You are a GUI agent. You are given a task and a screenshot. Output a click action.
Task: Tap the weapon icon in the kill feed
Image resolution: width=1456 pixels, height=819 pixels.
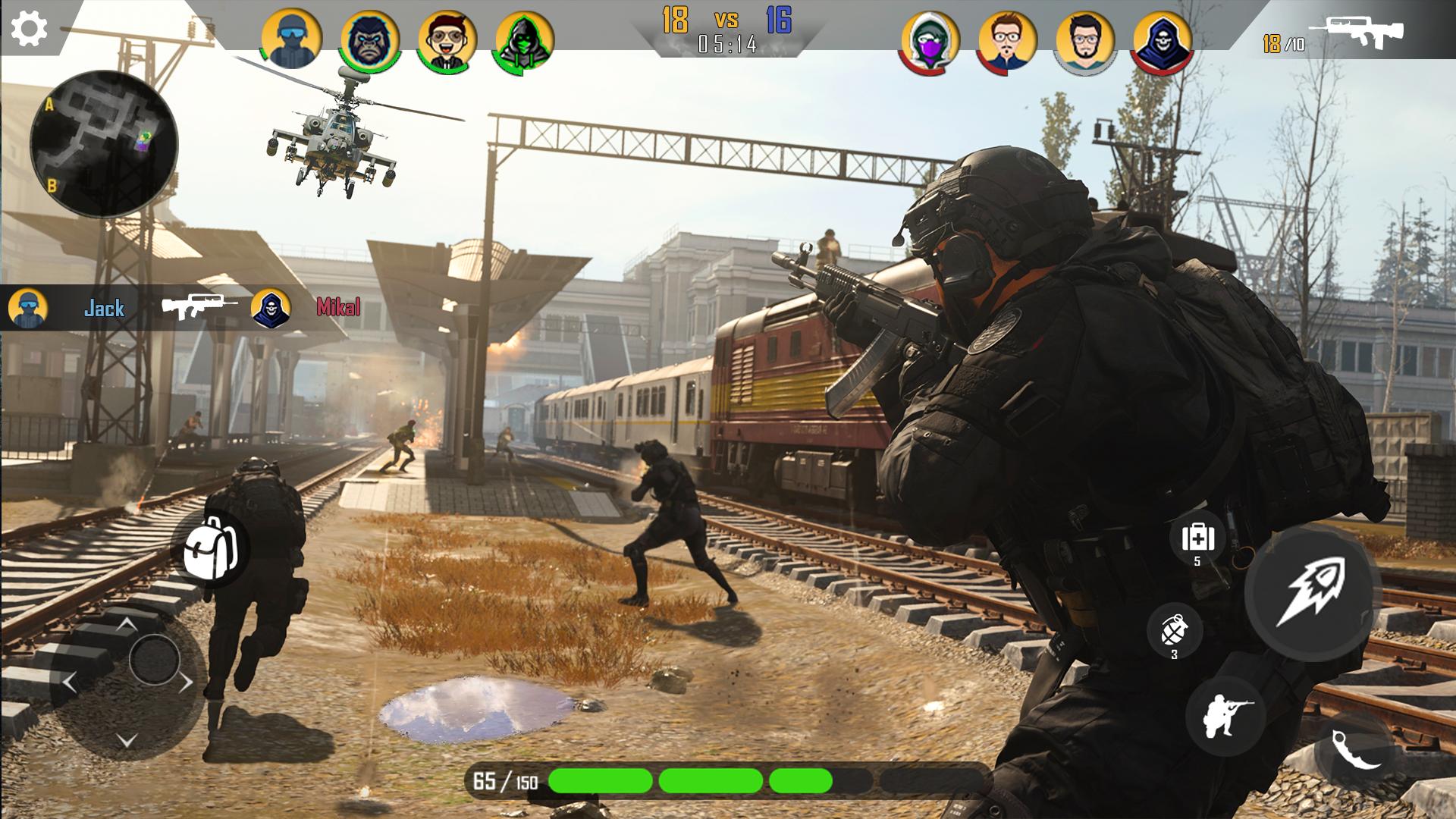[199, 307]
